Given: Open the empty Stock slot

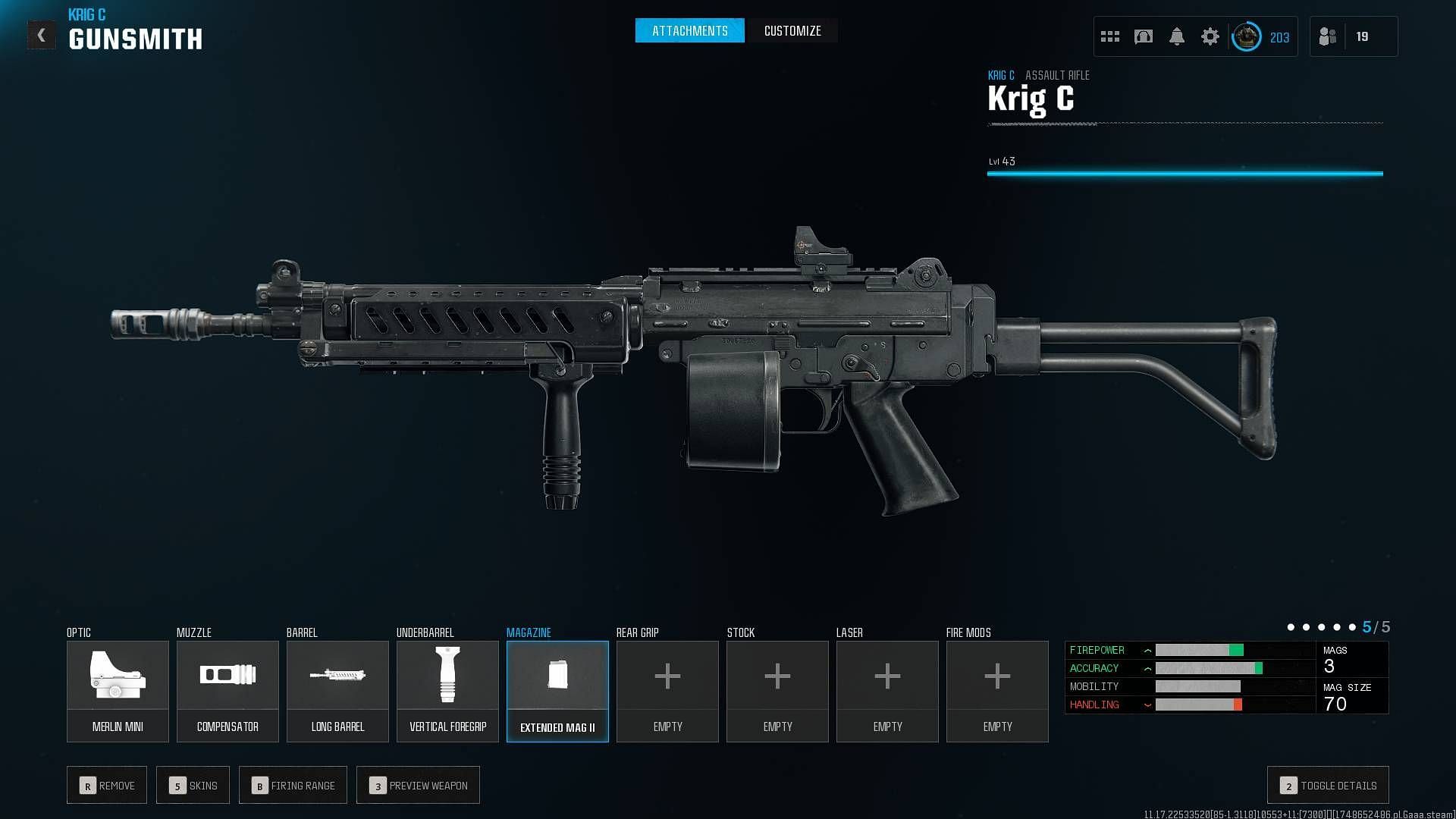Looking at the screenshot, I should [x=777, y=691].
